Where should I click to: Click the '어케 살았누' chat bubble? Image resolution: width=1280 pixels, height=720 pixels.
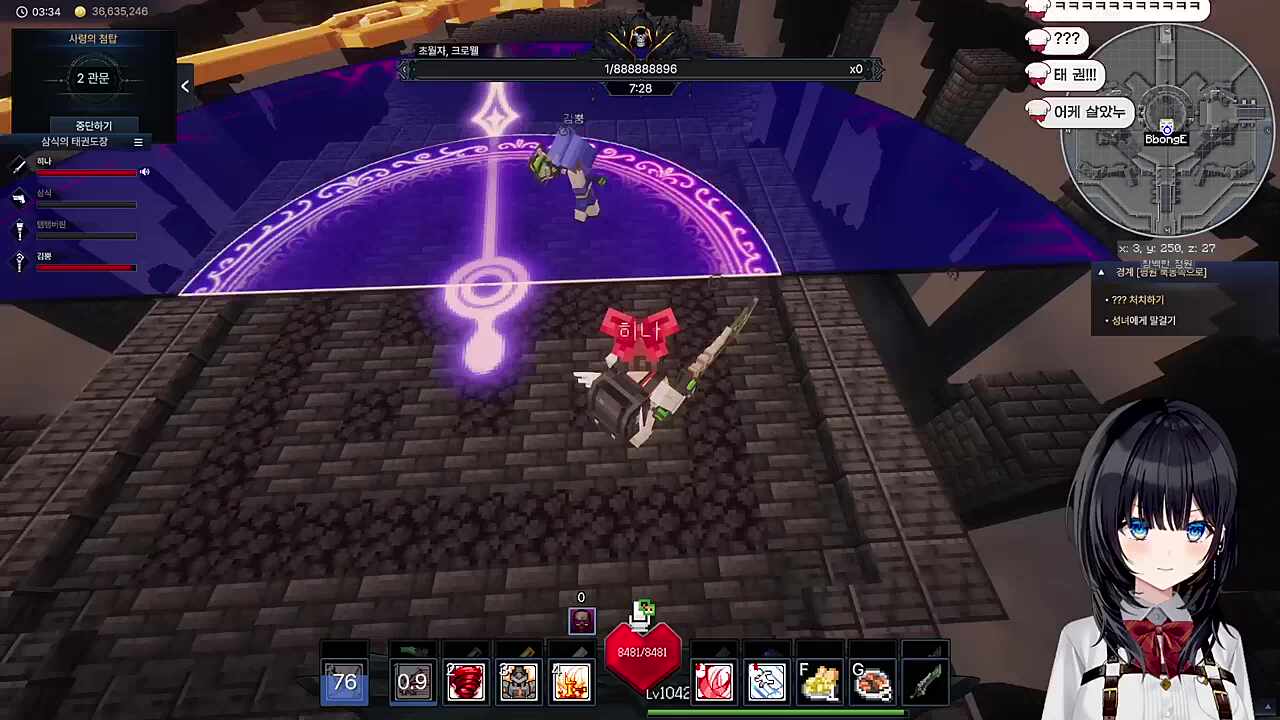[x=1089, y=112]
